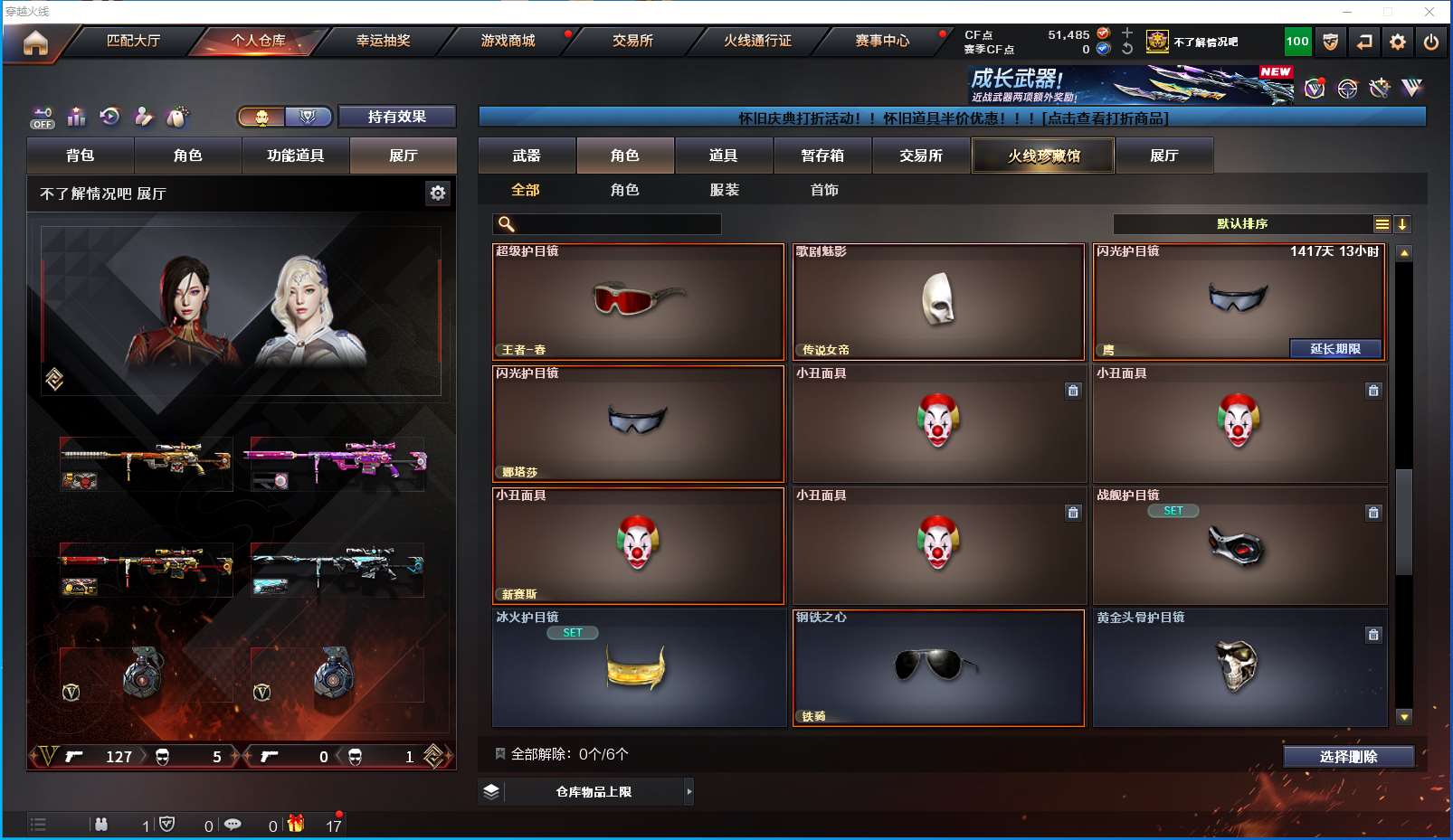Open the 交易所 menu in top bar
1453x840 pixels.
[632, 41]
